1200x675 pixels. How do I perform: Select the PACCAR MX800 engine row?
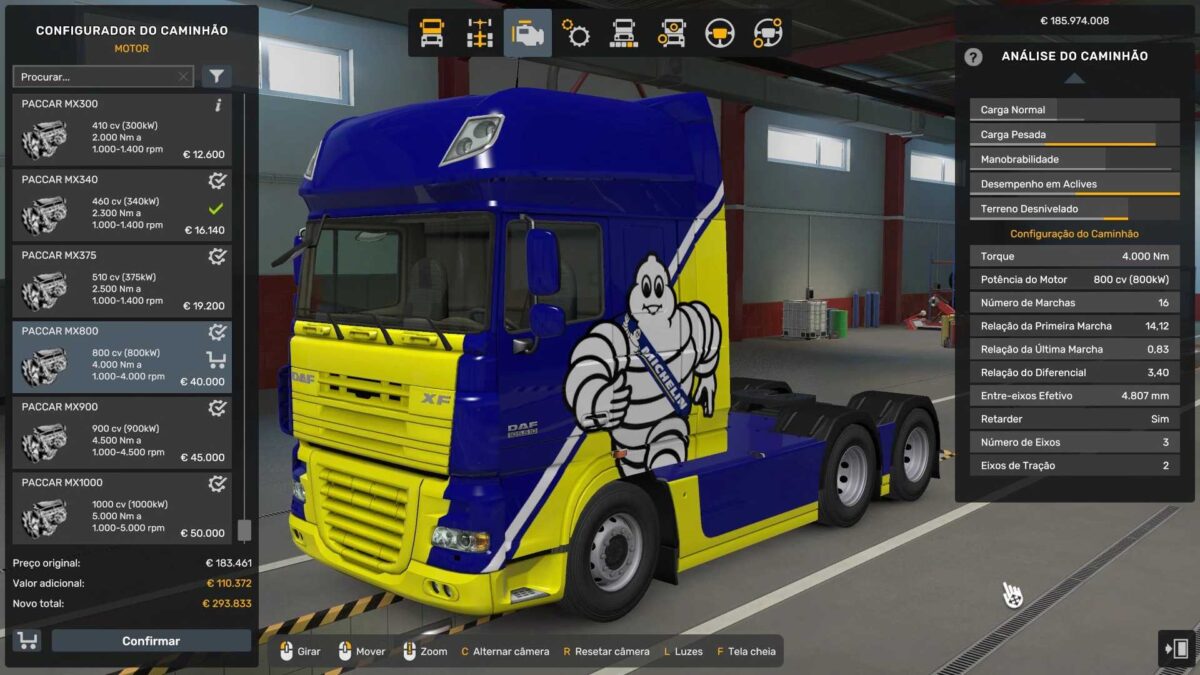tap(121, 357)
